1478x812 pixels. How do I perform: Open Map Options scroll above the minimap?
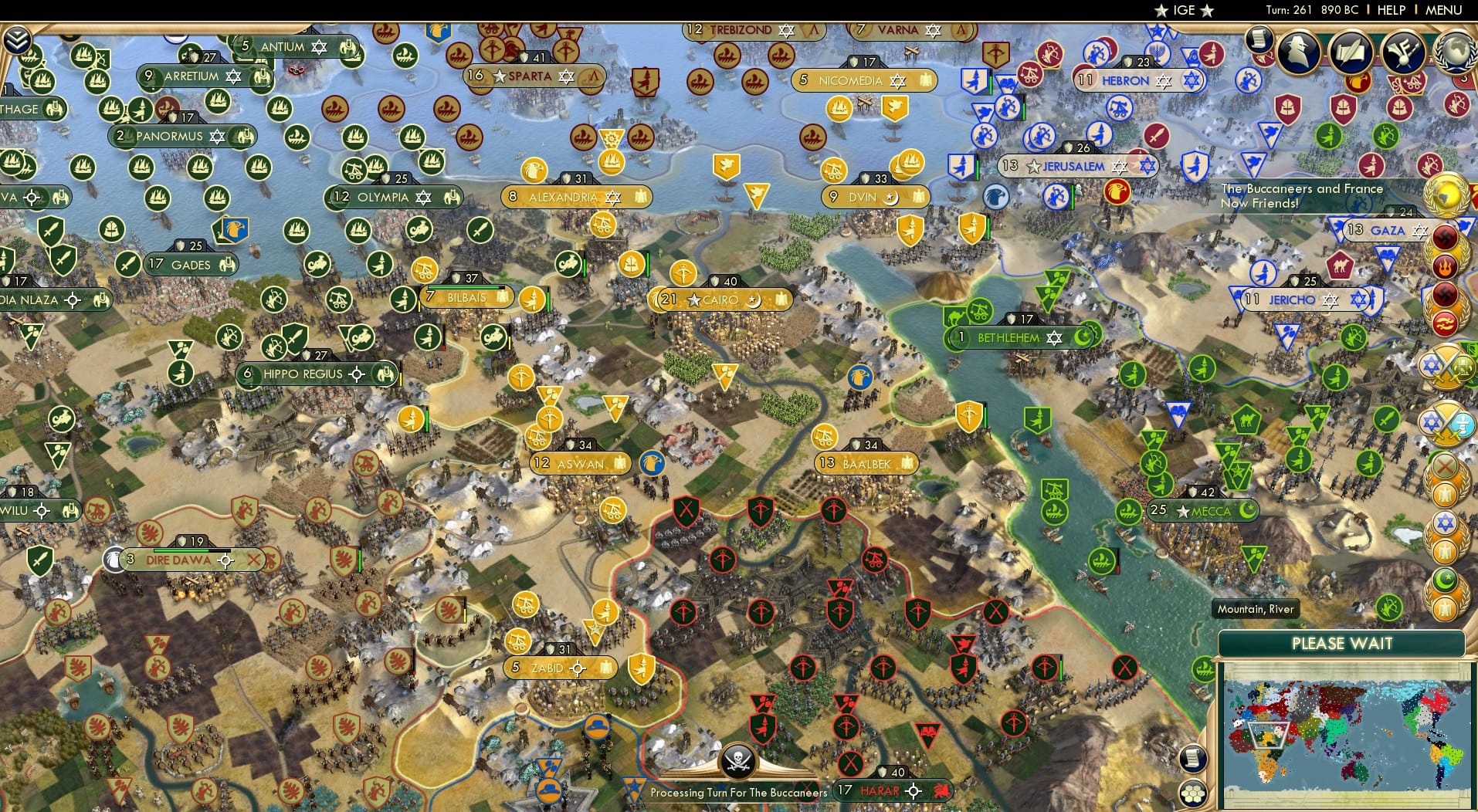tap(1193, 759)
